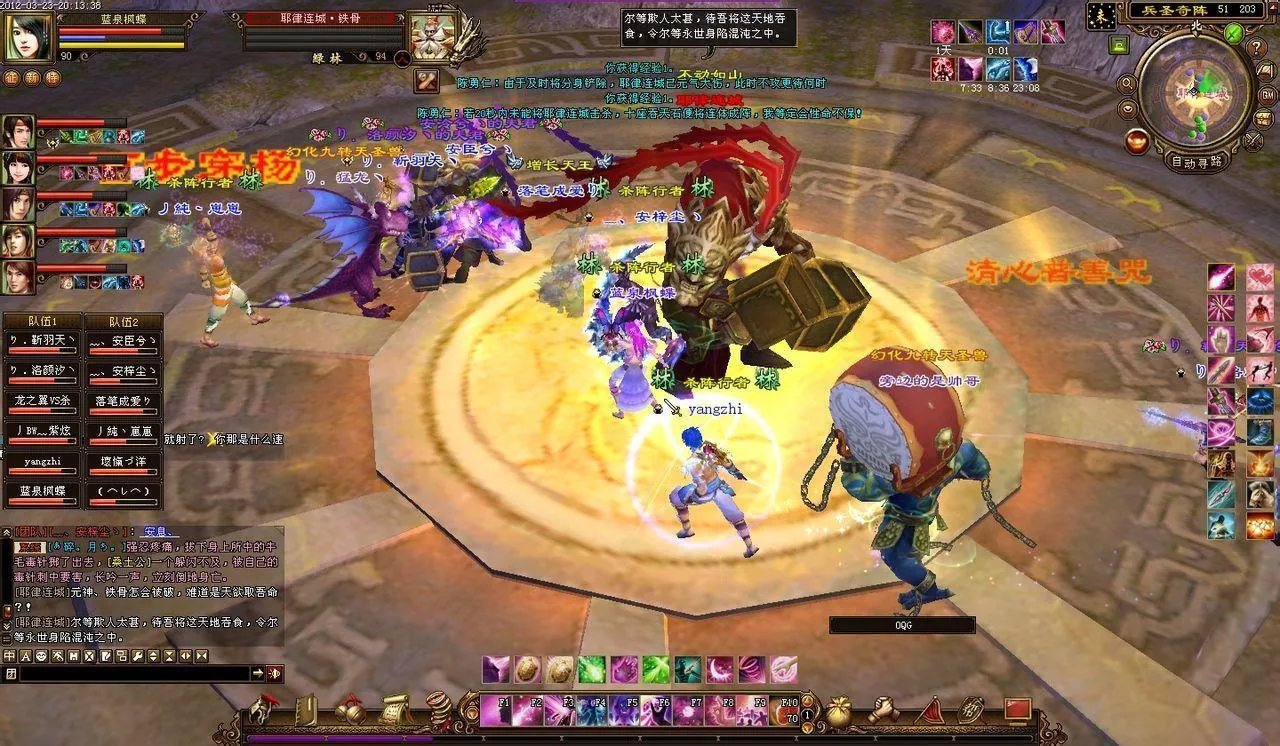
Task: Select the crossed swords icon near the minimap
Action: pos(1254,140)
